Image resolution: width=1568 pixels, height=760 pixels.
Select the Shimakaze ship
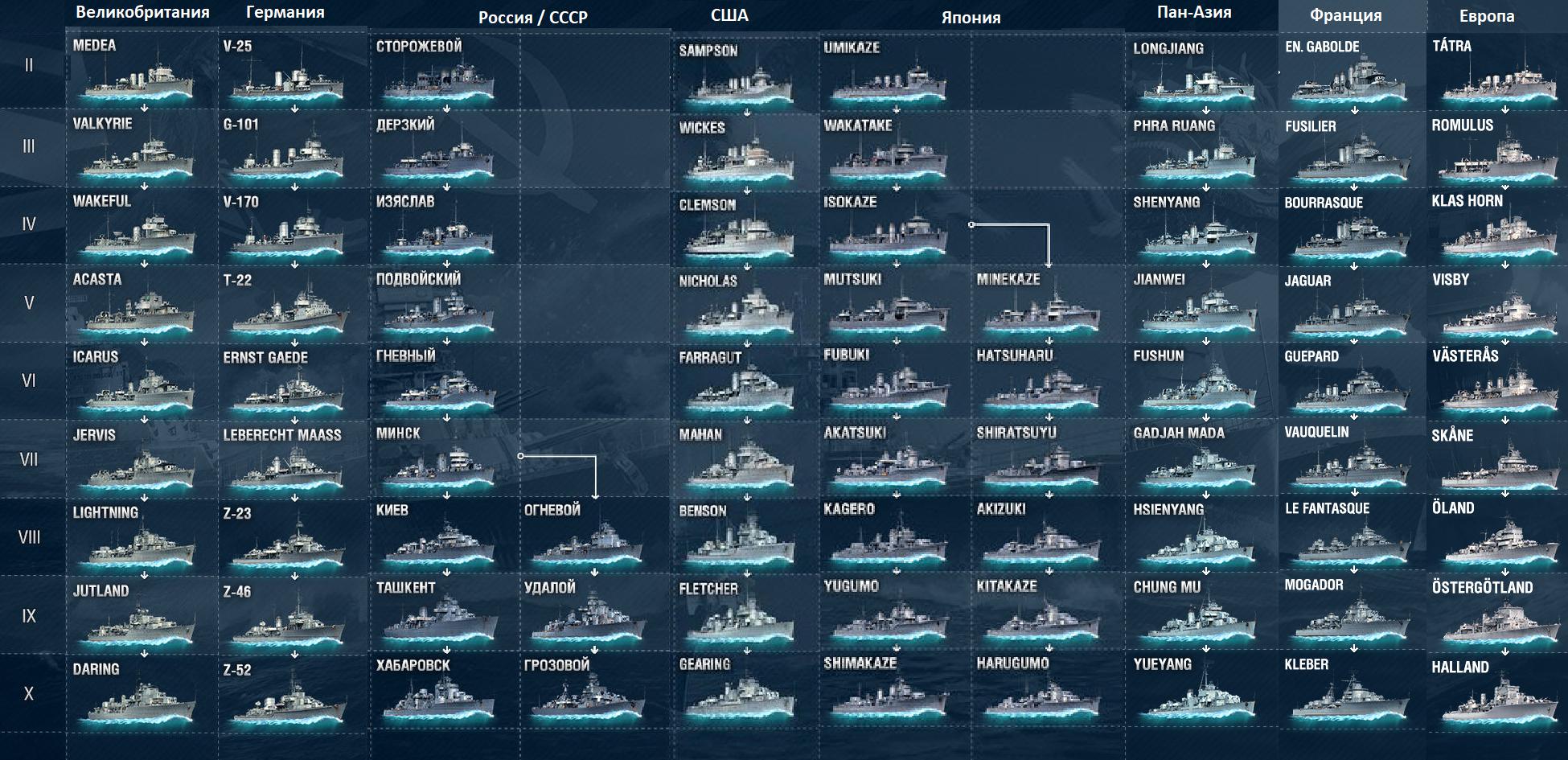tap(889, 695)
